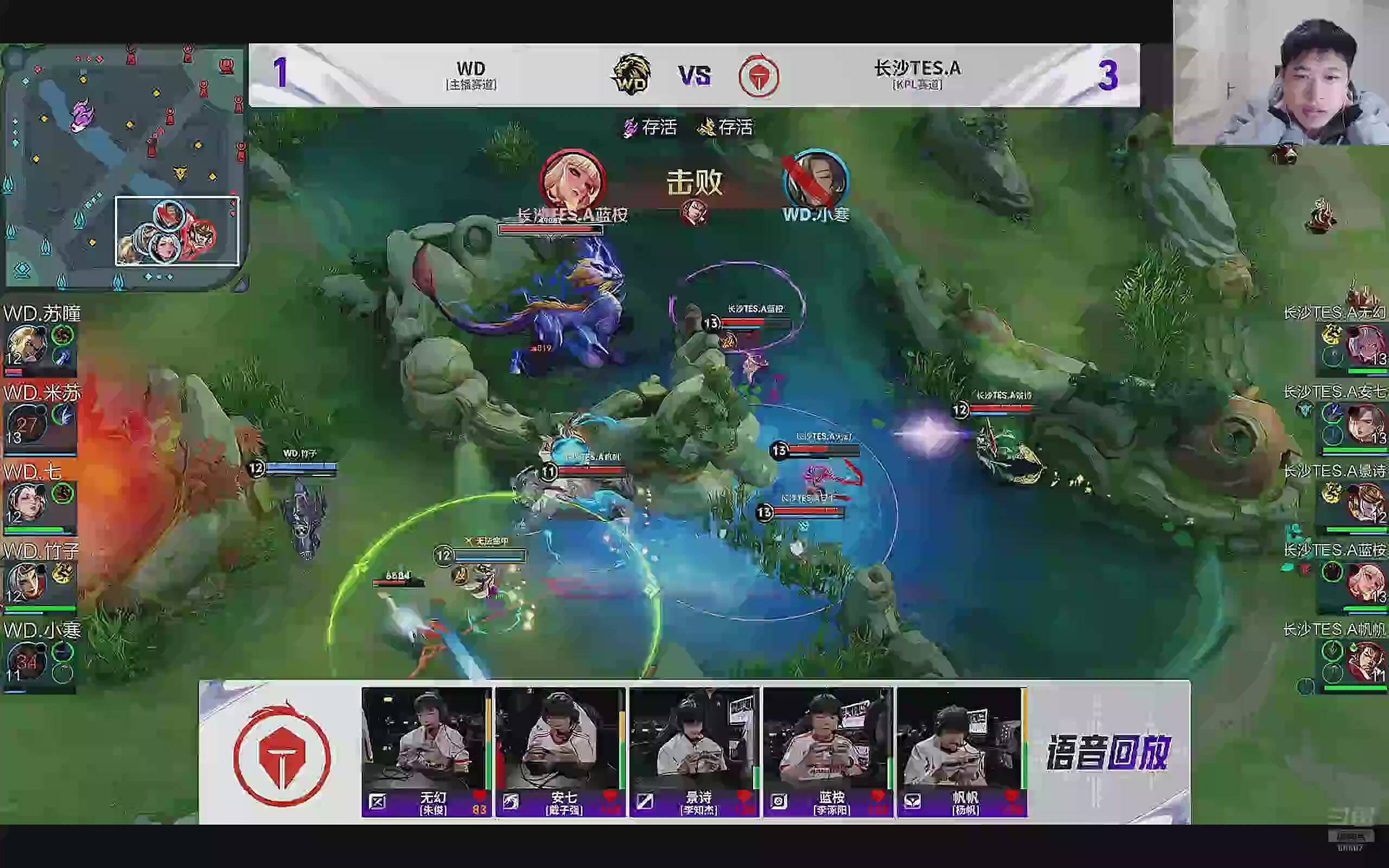Choose WD.七 hero portrait in left roster

pyautogui.click(x=26, y=502)
